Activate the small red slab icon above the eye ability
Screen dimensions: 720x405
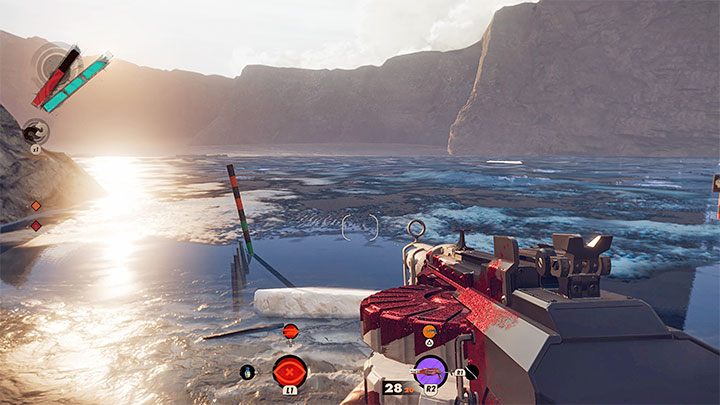pyautogui.click(x=290, y=331)
